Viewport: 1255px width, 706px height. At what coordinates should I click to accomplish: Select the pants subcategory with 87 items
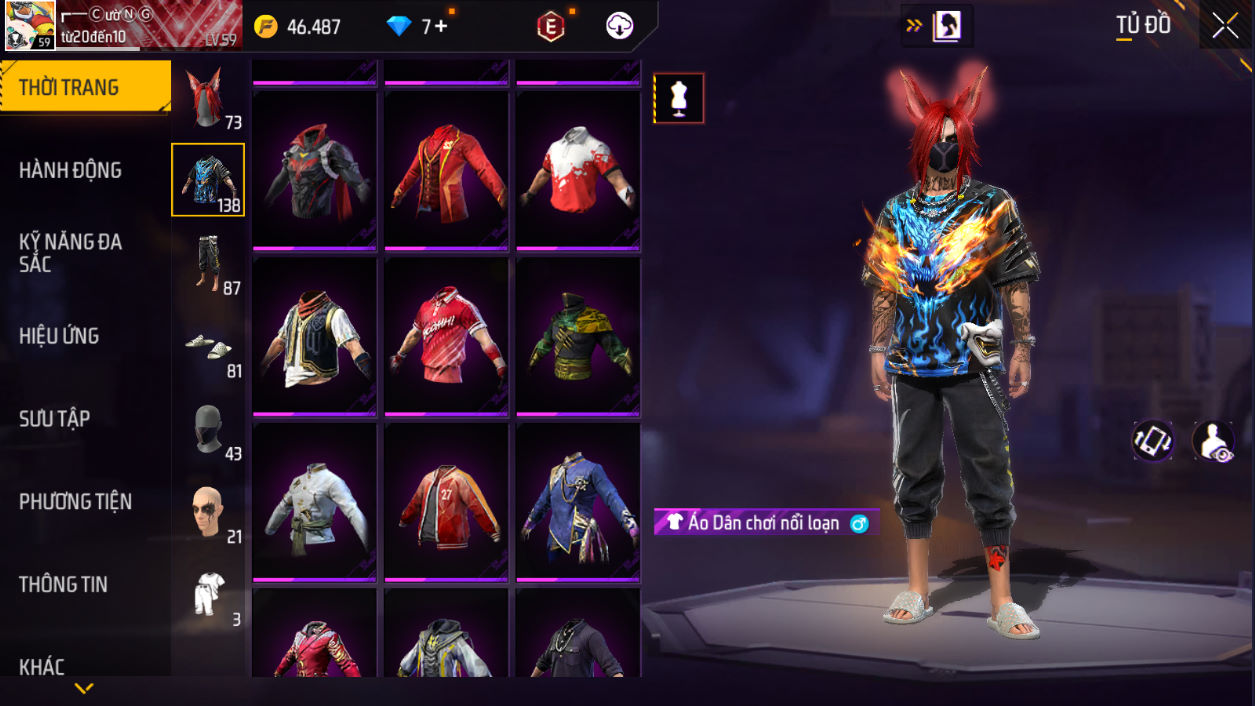click(208, 264)
